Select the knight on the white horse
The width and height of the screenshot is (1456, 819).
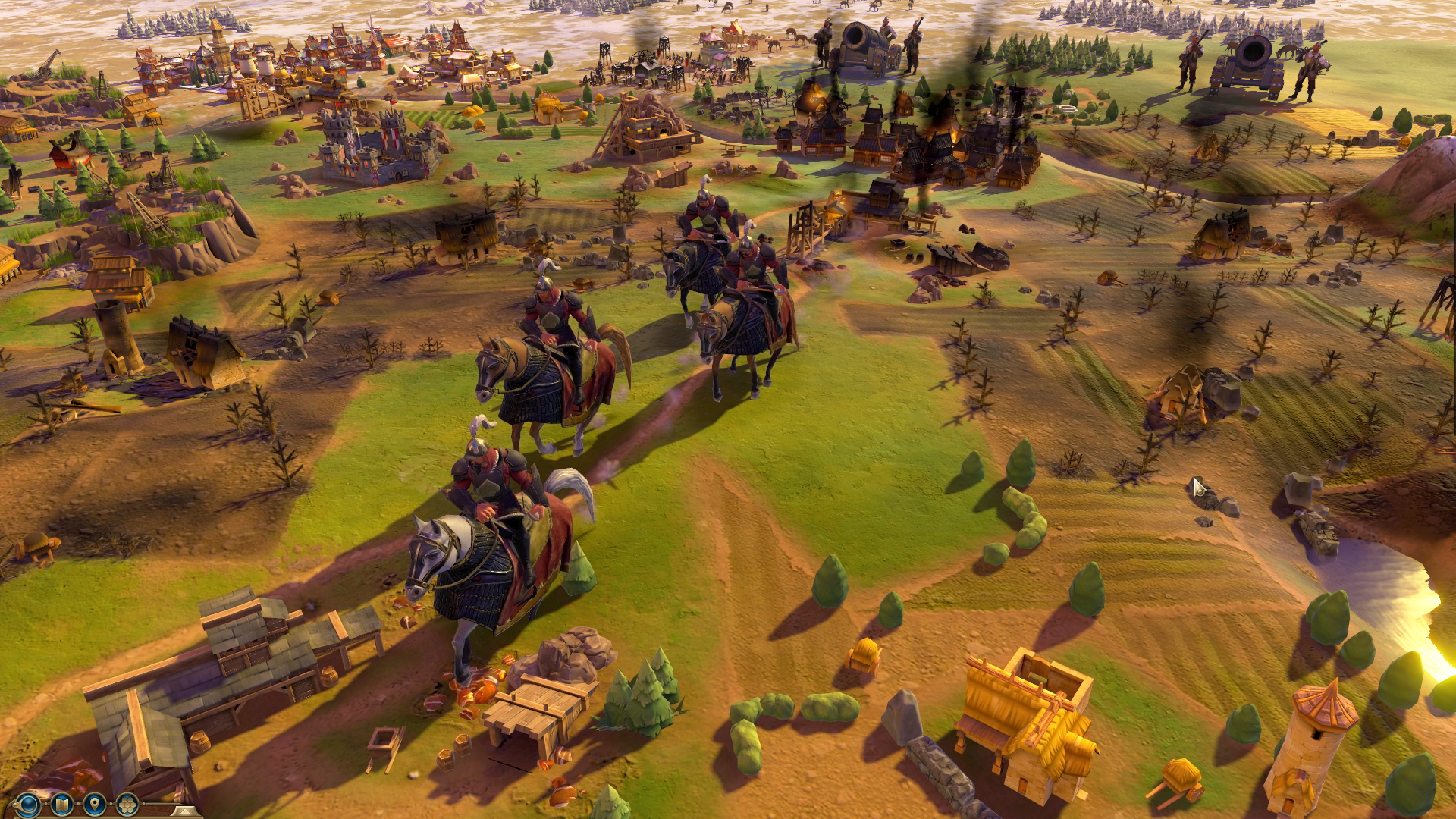485,546
